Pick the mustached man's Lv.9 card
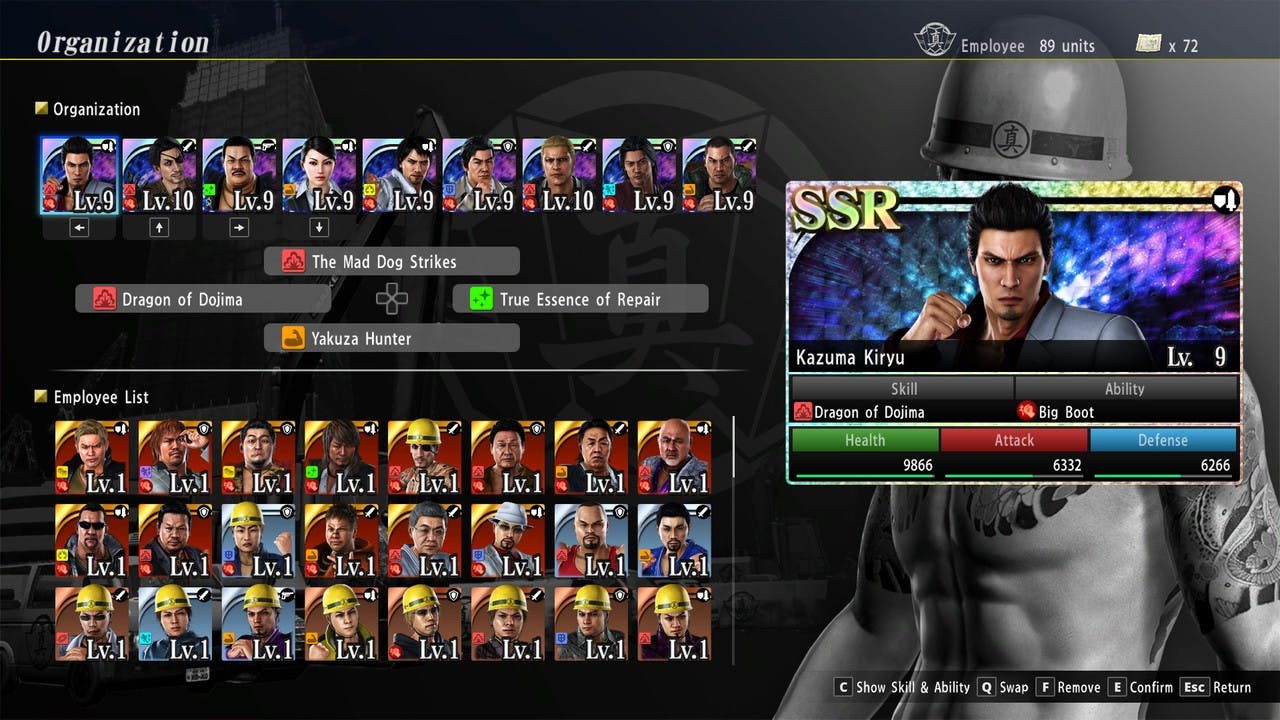Screen dimensions: 1280x720 click(239, 175)
